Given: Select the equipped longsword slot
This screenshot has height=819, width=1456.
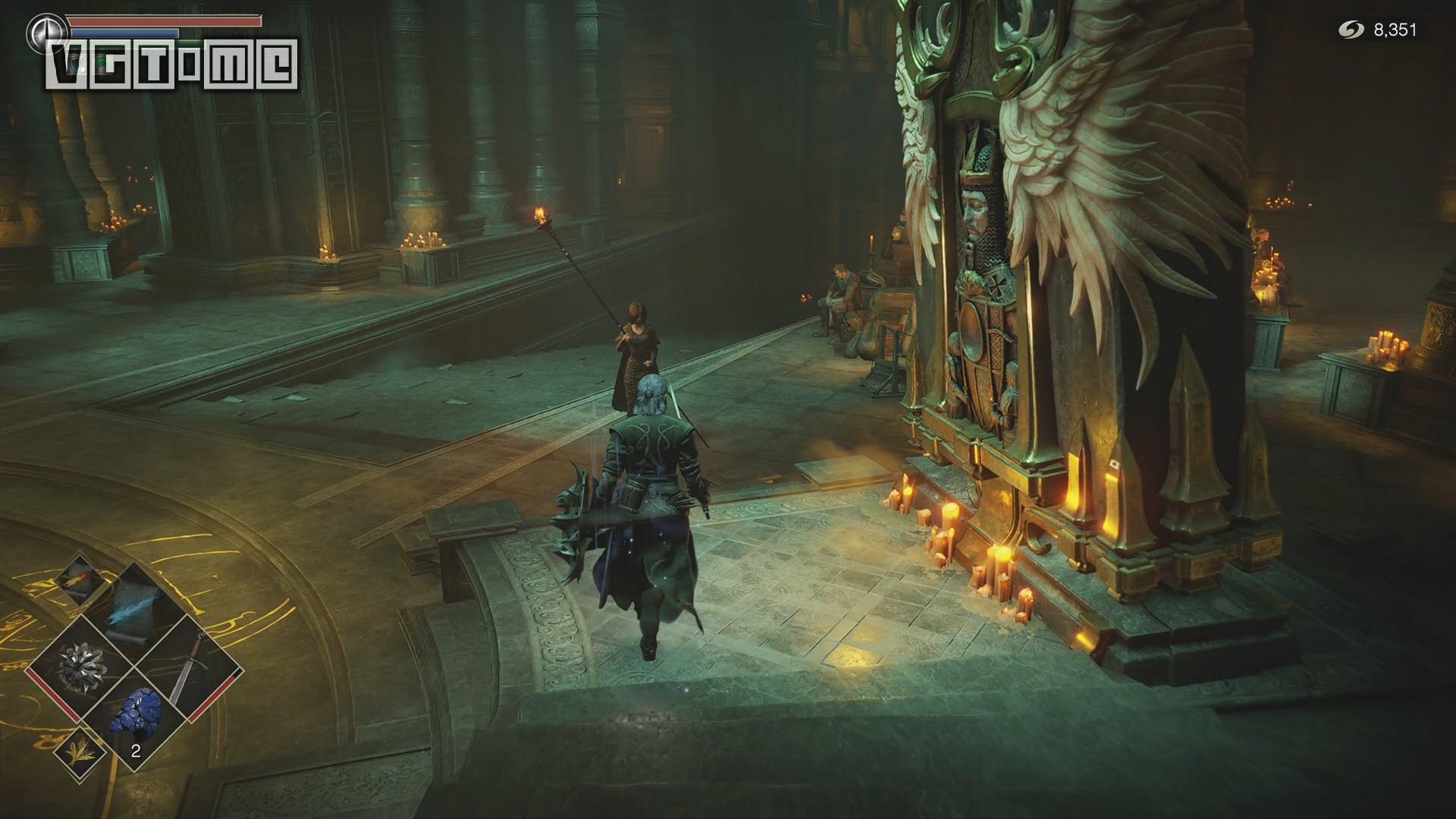Looking at the screenshot, I should (188, 667).
